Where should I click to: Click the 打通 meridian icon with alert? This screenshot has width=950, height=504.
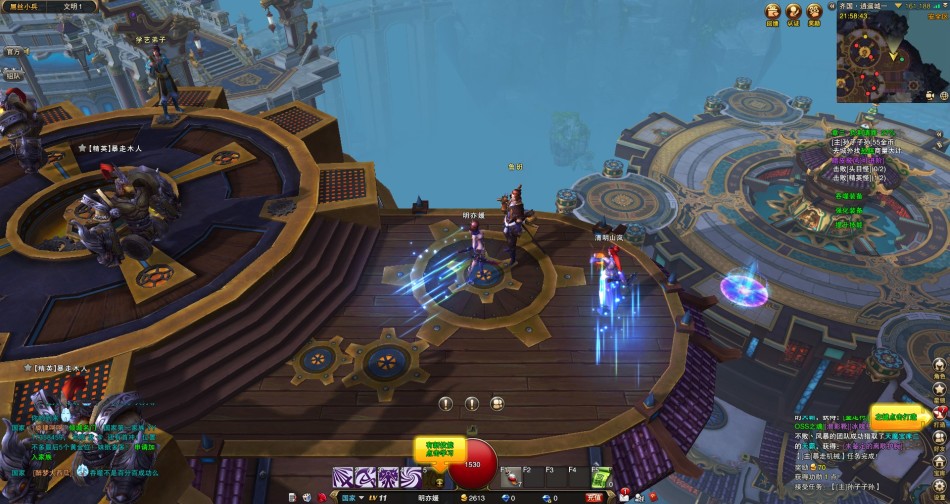940,414
